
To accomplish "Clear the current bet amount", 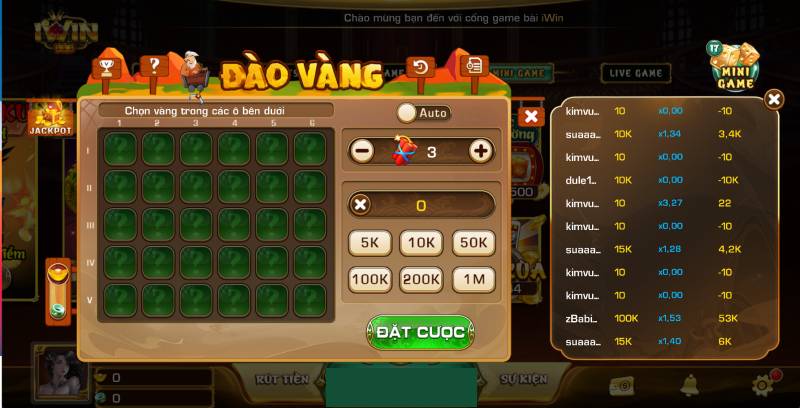I will [361, 205].
